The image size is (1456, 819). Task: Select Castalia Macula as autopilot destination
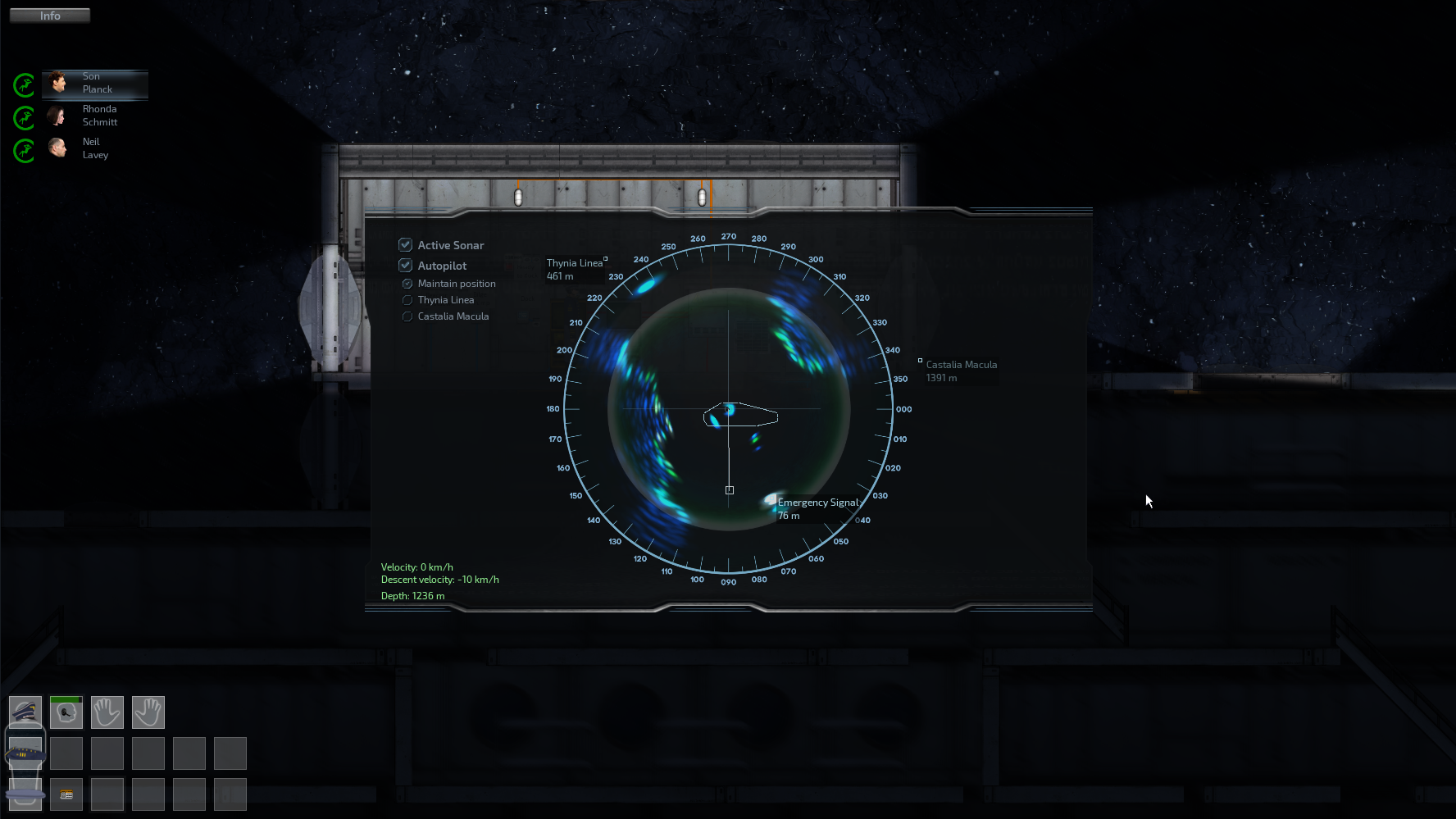[407, 316]
